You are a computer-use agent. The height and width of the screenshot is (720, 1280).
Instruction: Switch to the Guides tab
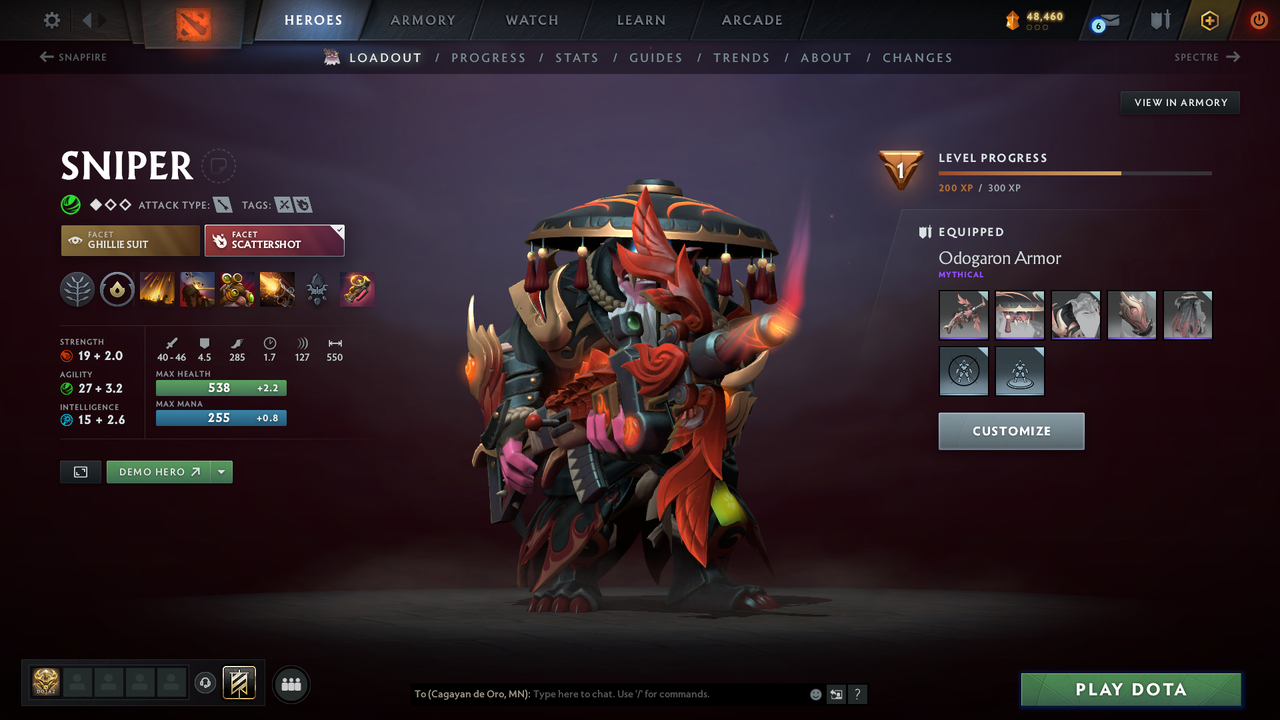coord(656,57)
